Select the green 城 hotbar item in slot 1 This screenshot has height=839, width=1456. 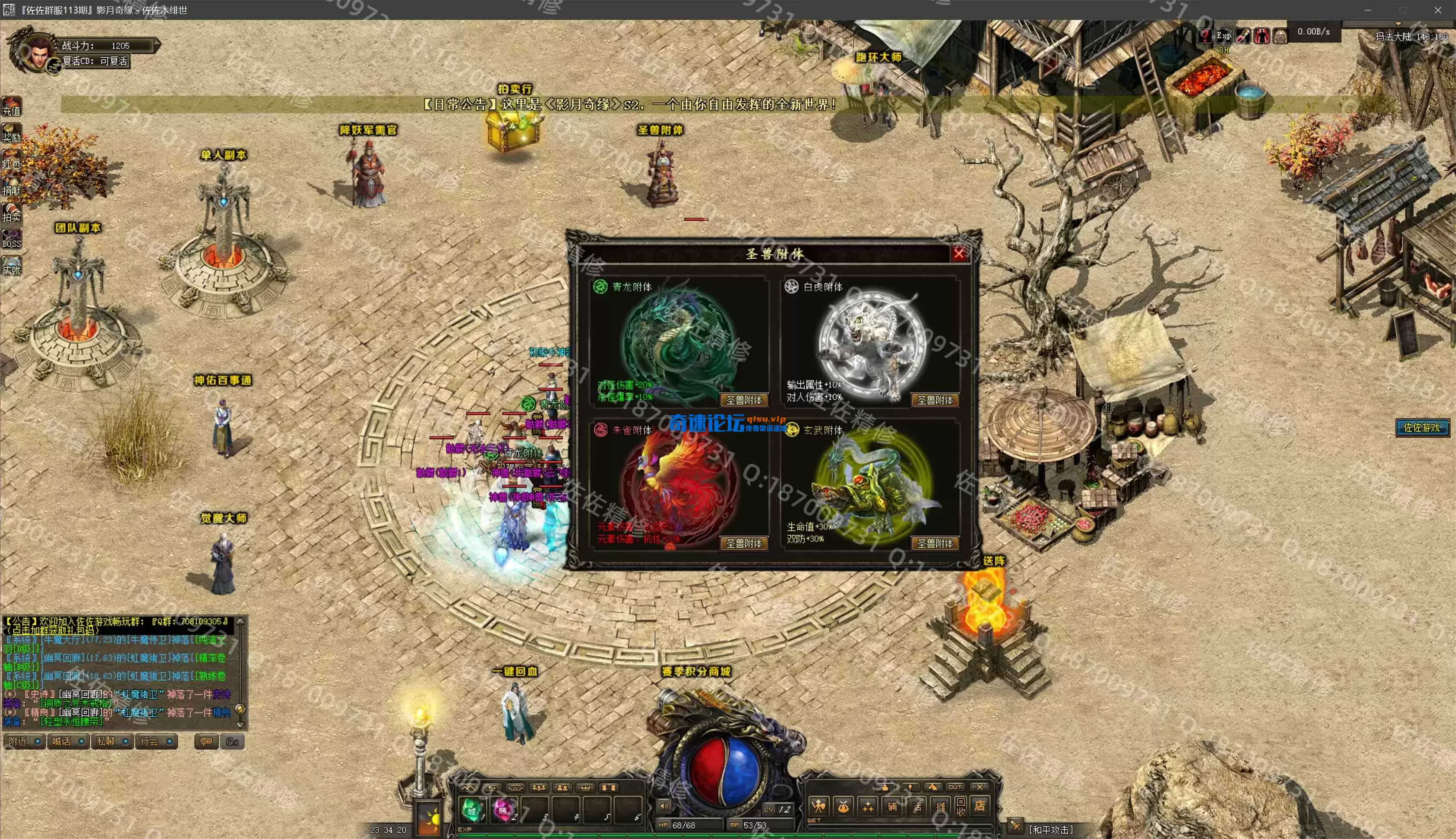tap(473, 810)
